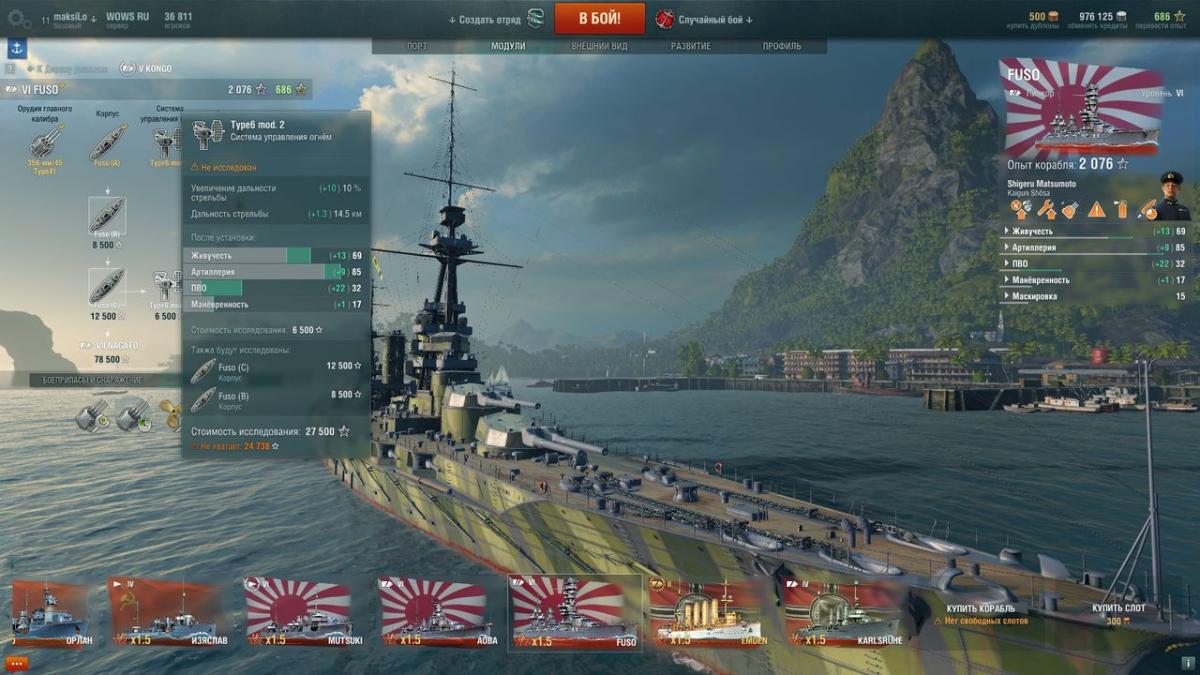Image resolution: width=1200 pixels, height=675 pixels.
Task: Switch to the ПОРТ tab
Action: point(417,46)
